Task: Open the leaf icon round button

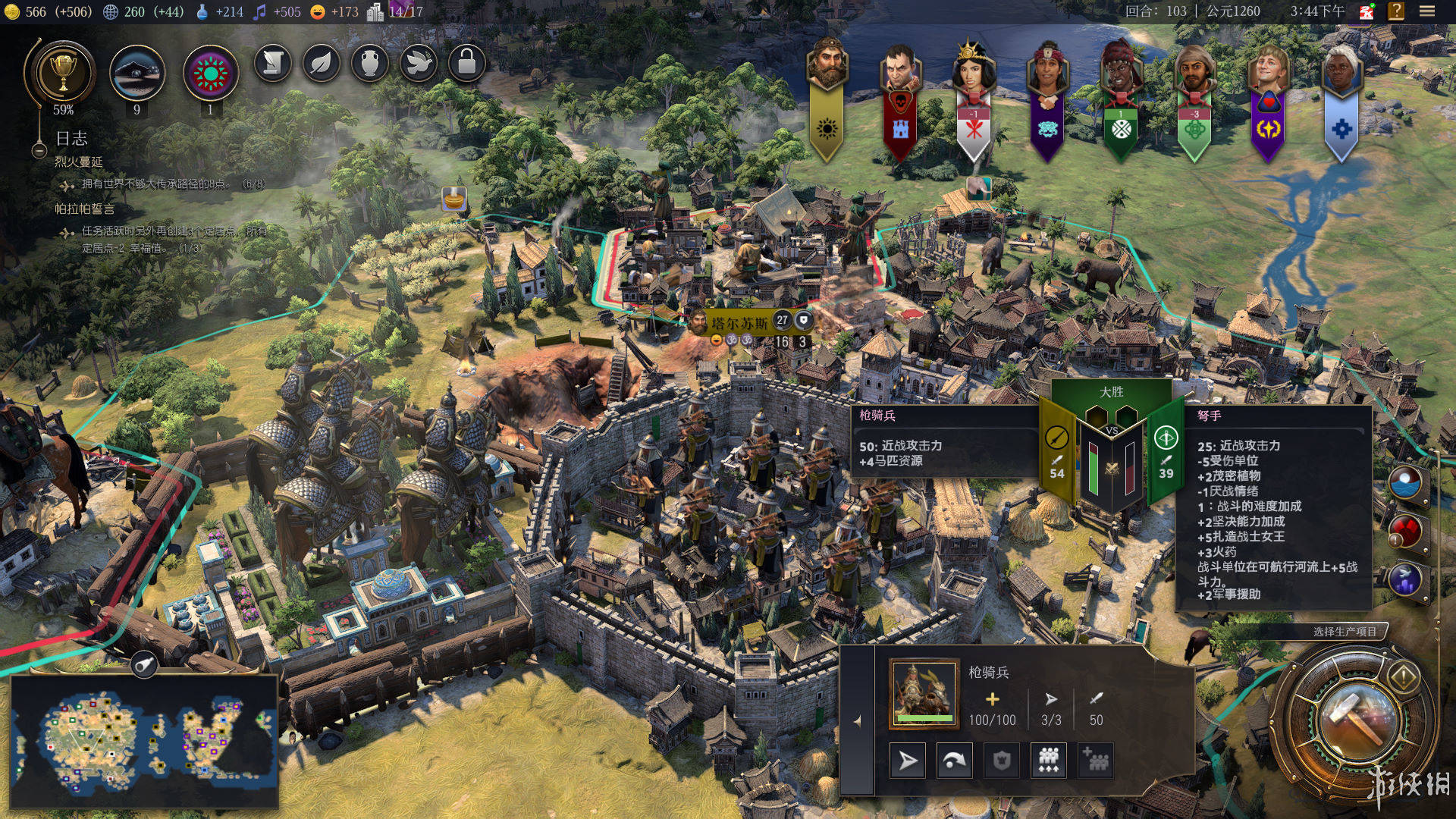Action: (x=322, y=64)
